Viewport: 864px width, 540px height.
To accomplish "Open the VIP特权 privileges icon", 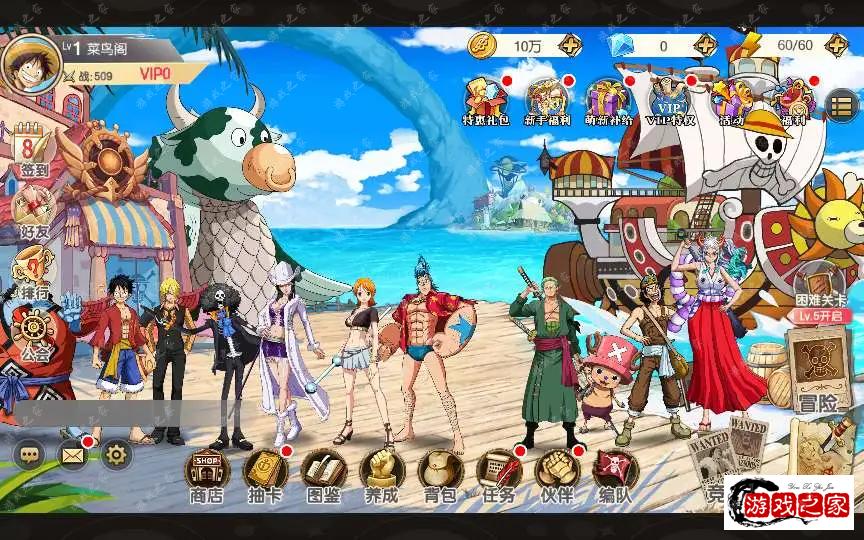I will [669, 102].
